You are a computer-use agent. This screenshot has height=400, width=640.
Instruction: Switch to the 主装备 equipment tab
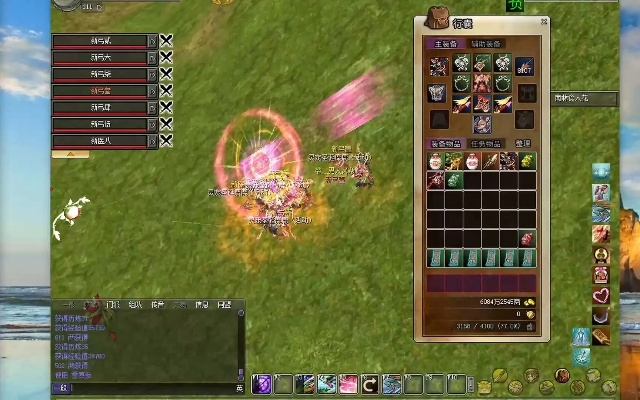(x=443, y=44)
